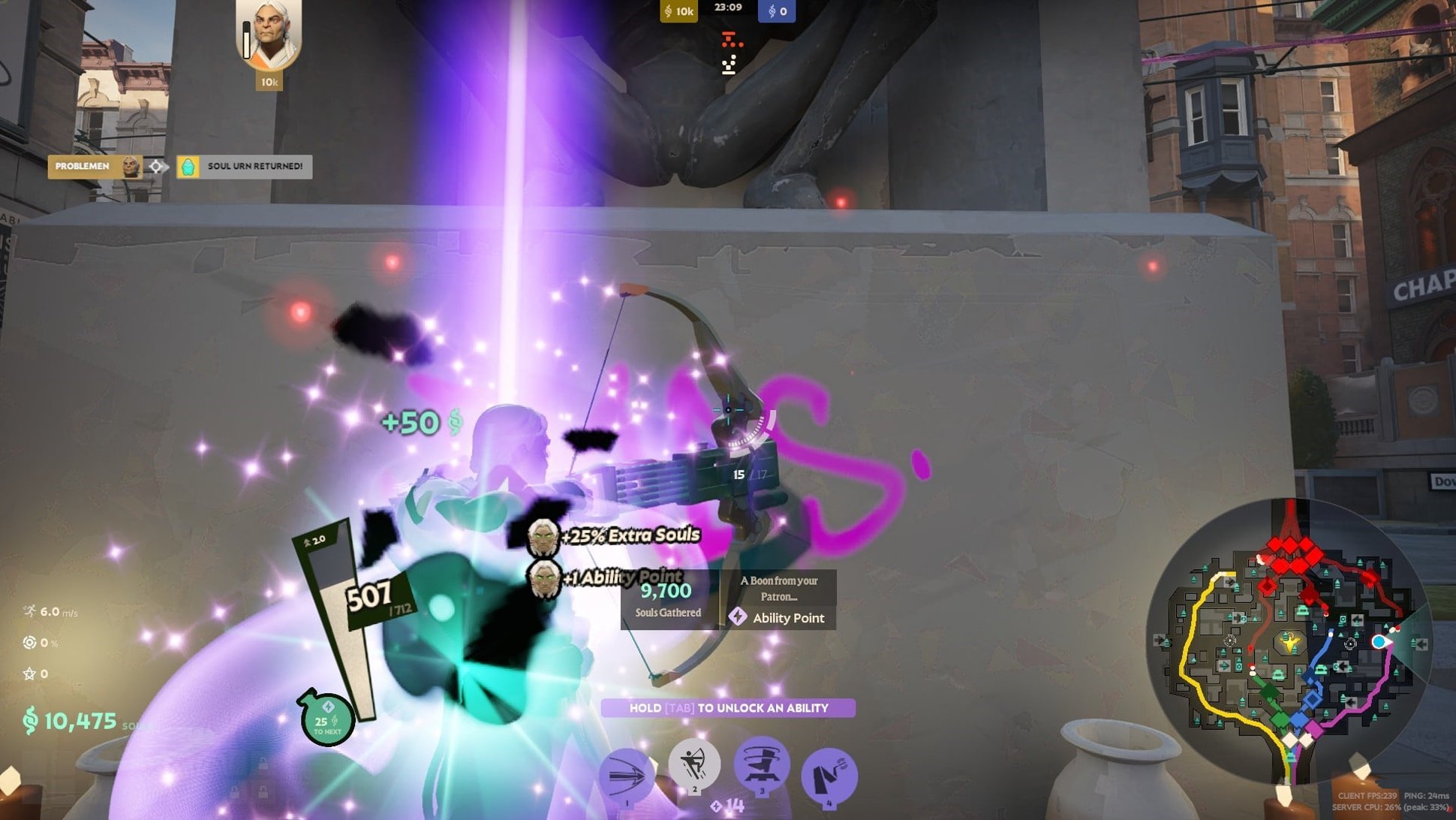Open the blue team 0 score badge
The width and height of the screenshot is (1456, 820).
click(775, 11)
